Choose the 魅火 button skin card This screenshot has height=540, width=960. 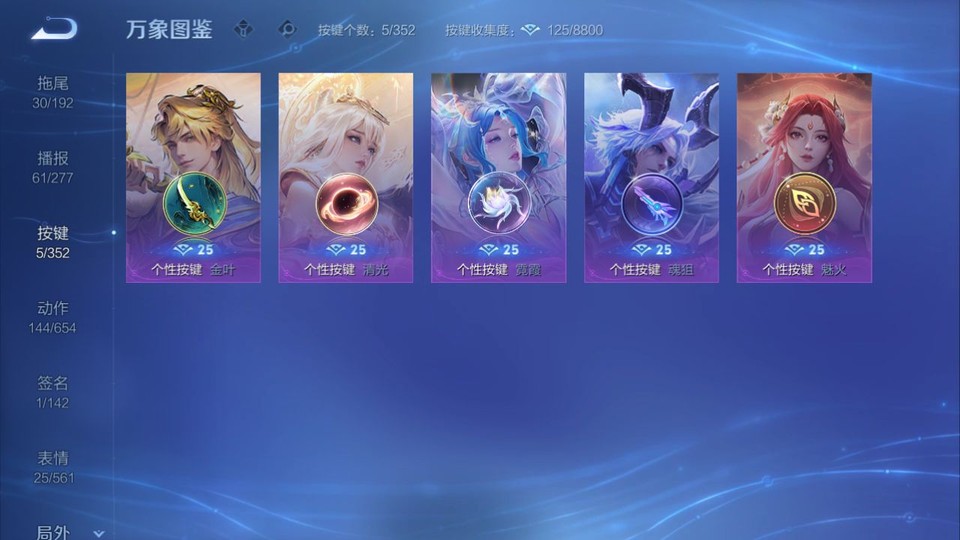point(804,178)
